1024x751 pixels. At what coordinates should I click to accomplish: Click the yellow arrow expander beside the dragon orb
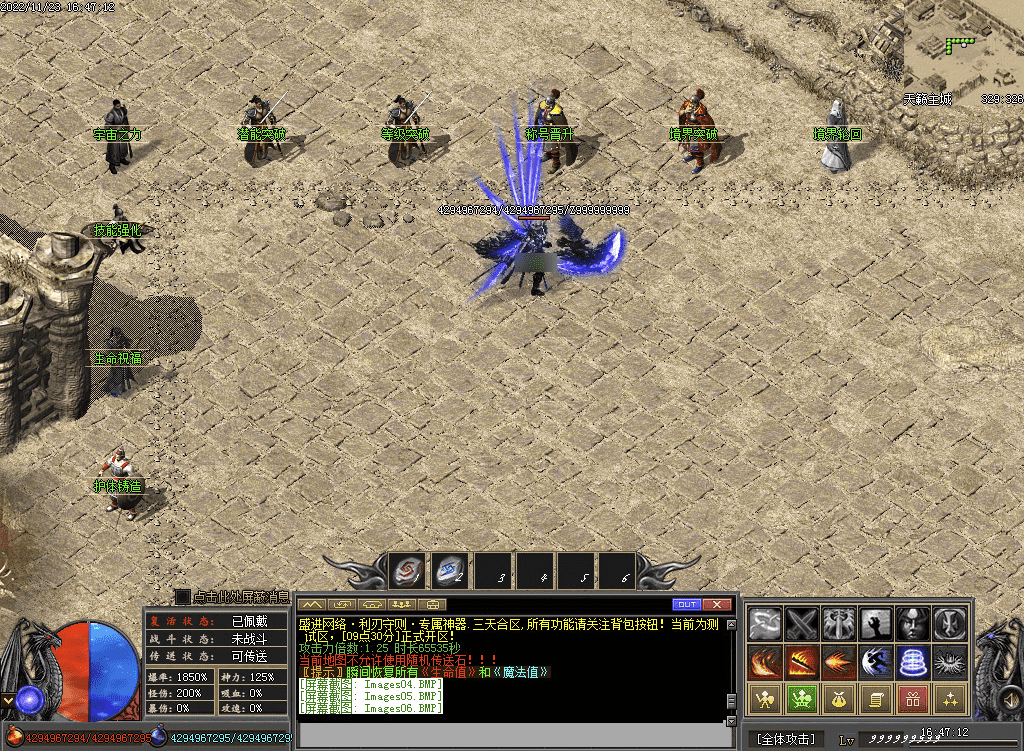click(x=8, y=699)
